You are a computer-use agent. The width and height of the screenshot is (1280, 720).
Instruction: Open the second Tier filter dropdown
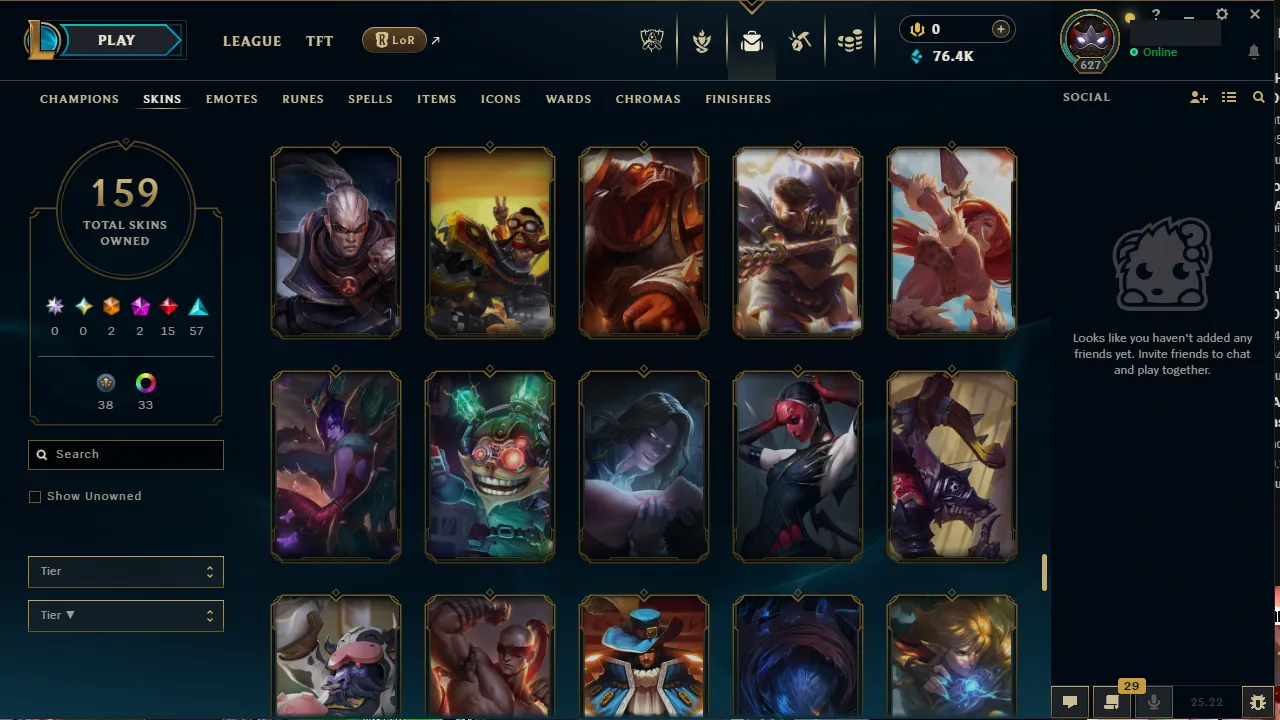coord(125,615)
